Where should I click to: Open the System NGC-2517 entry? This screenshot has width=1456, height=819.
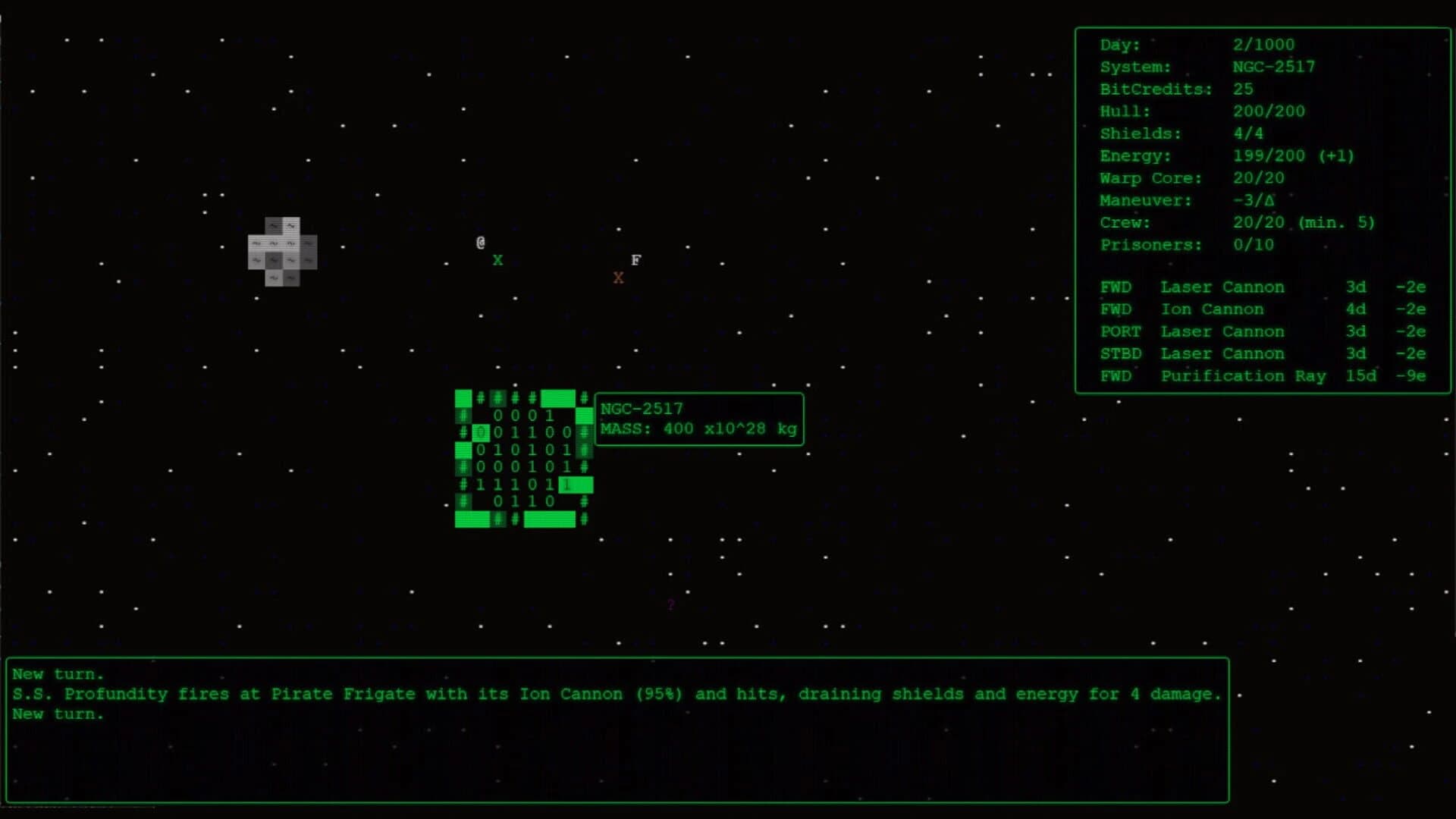pyautogui.click(x=1273, y=67)
